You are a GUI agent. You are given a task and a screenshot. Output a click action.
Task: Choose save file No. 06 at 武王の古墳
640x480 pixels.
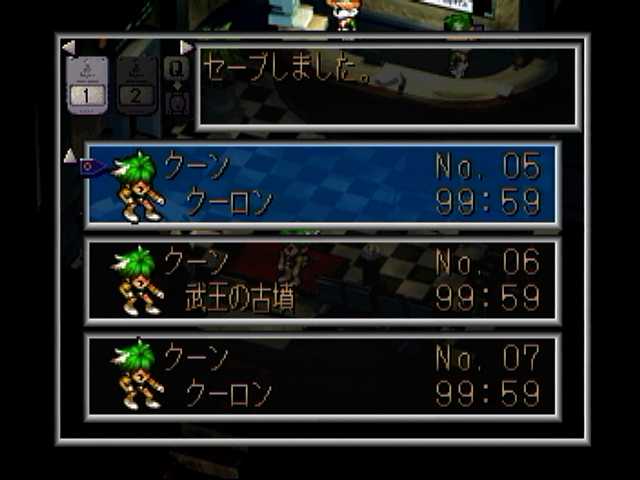(x=322, y=281)
